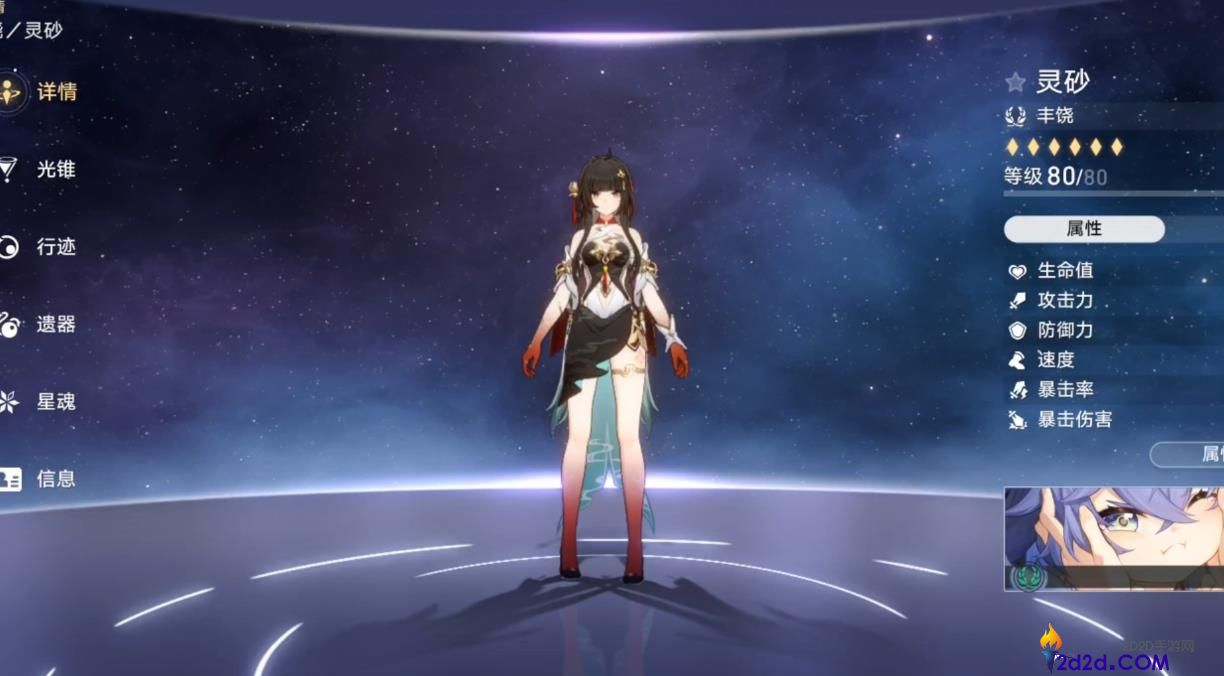Select the 攻击力 attack stat row
Screen dimensions: 1224x676
[1065, 300]
